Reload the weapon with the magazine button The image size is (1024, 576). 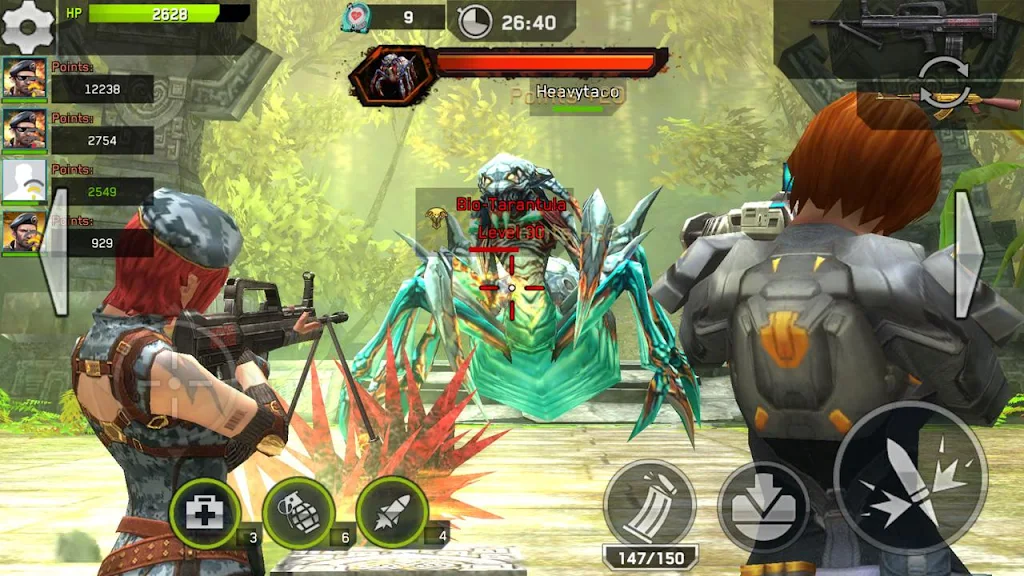pyautogui.click(x=650, y=505)
